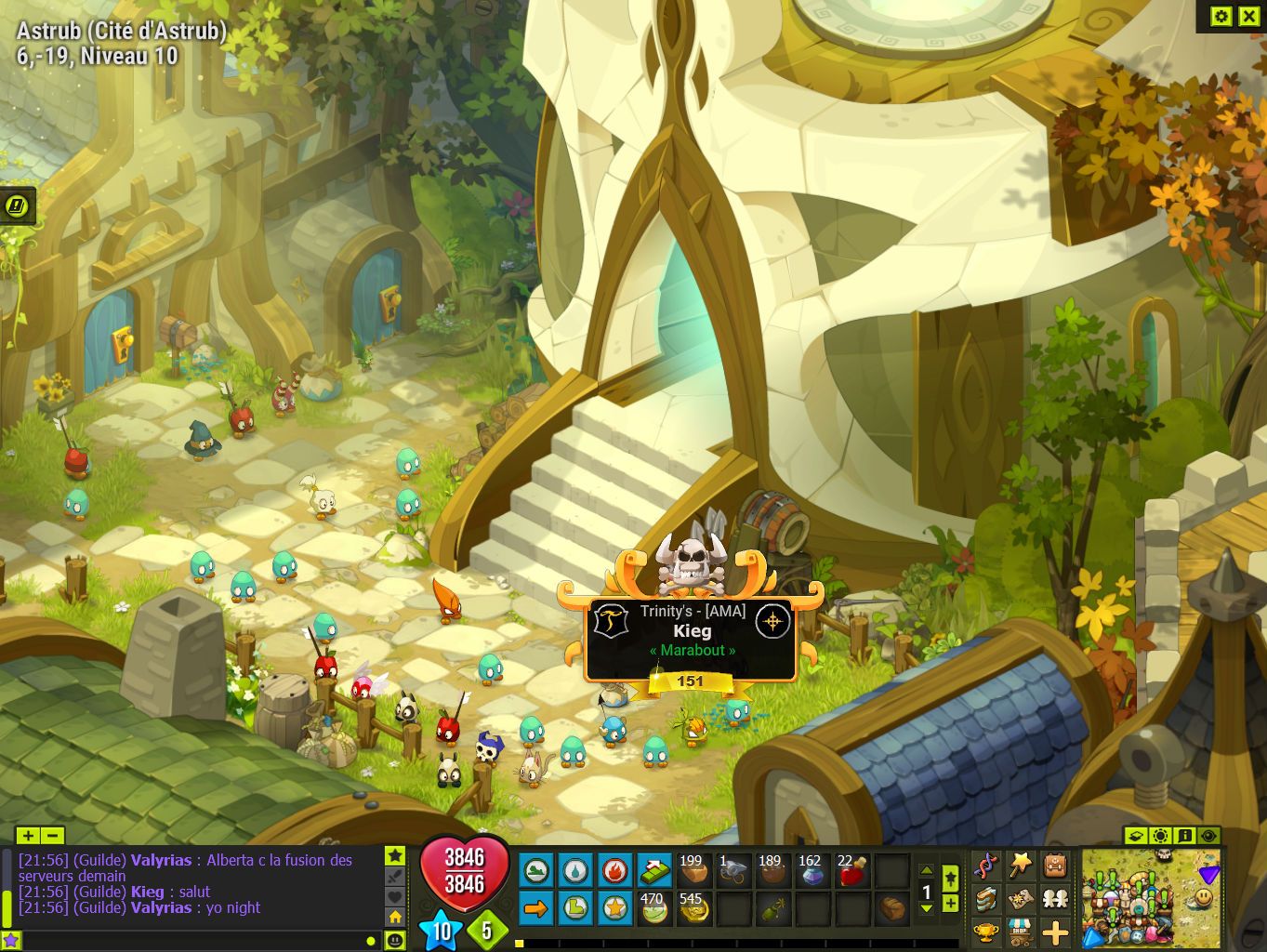Viewport: 1267px width, 952px height.
Task: Toggle the star filter on the chat sidebar
Action: [x=394, y=855]
